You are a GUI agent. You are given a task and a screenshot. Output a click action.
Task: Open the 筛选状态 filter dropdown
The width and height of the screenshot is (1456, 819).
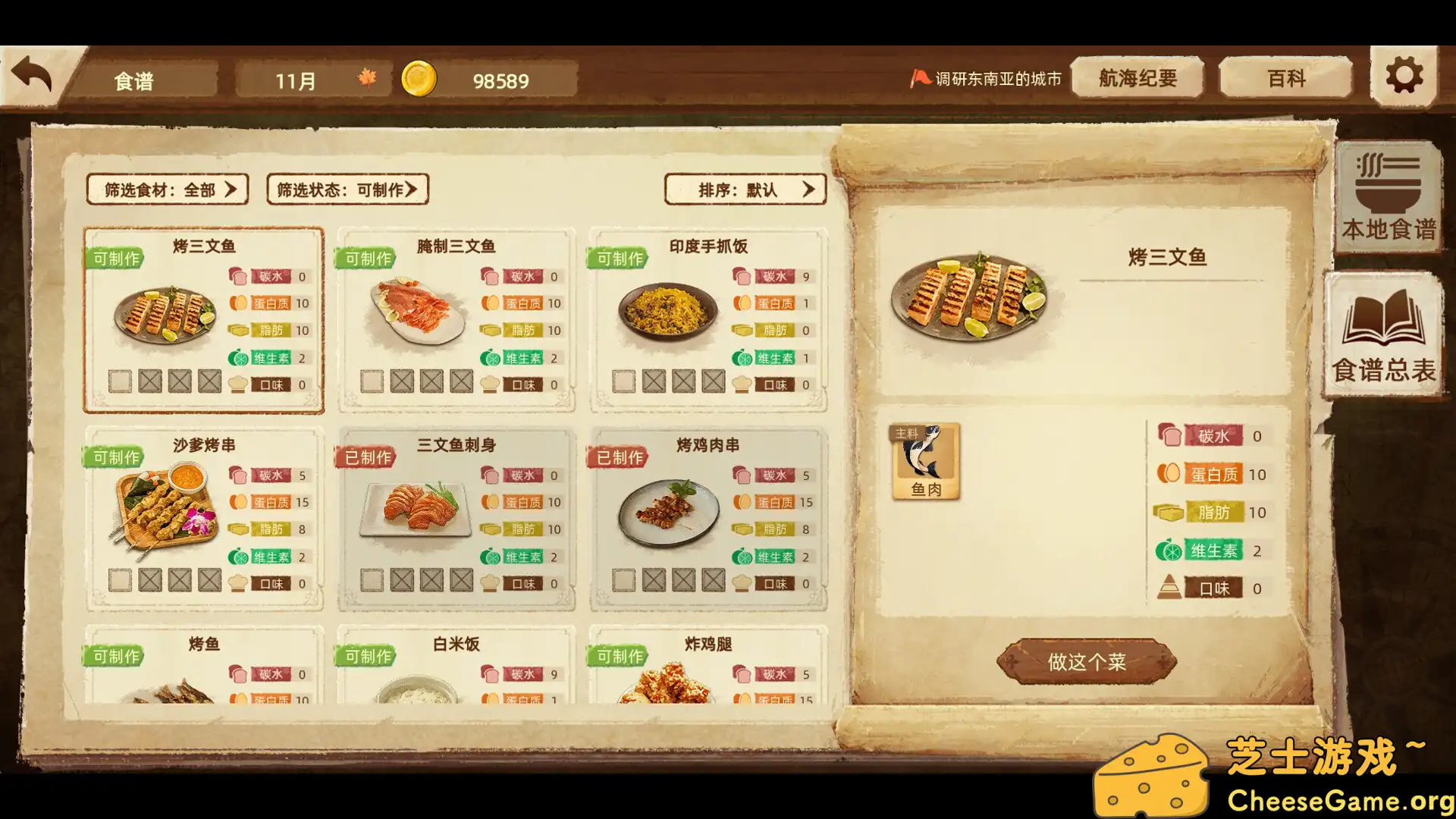(x=346, y=190)
